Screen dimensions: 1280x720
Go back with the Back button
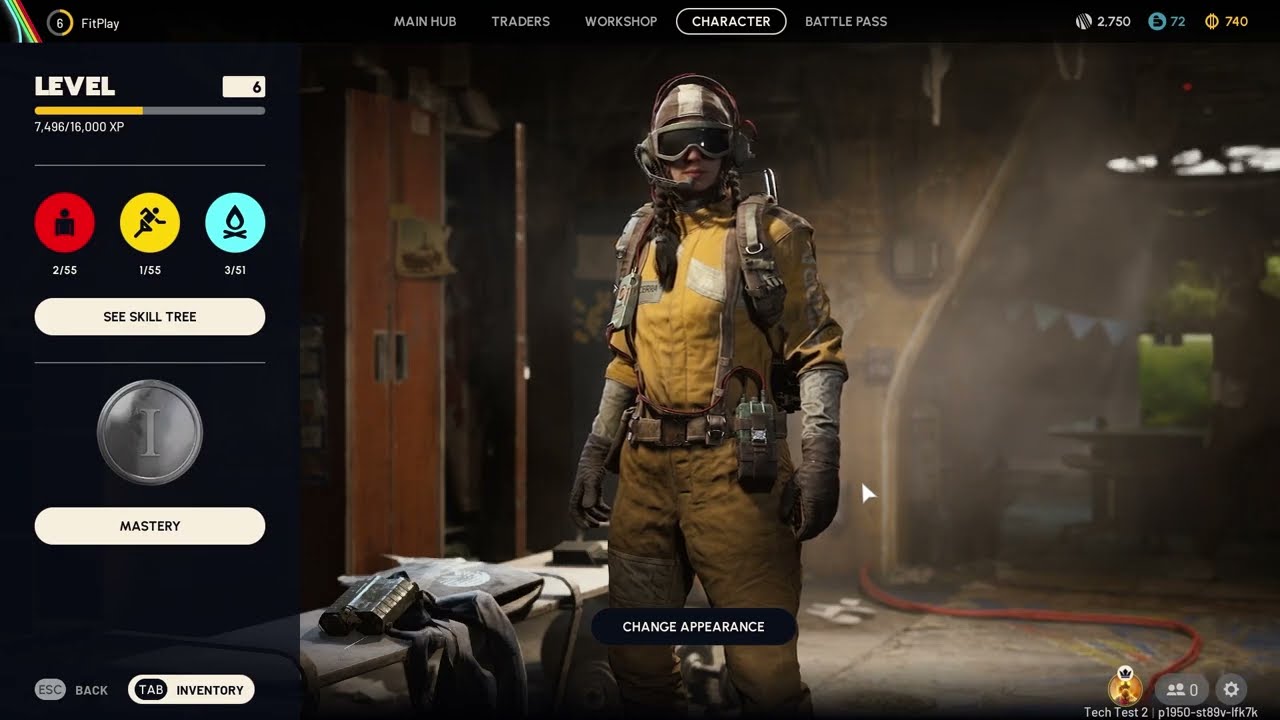coord(72,690)
